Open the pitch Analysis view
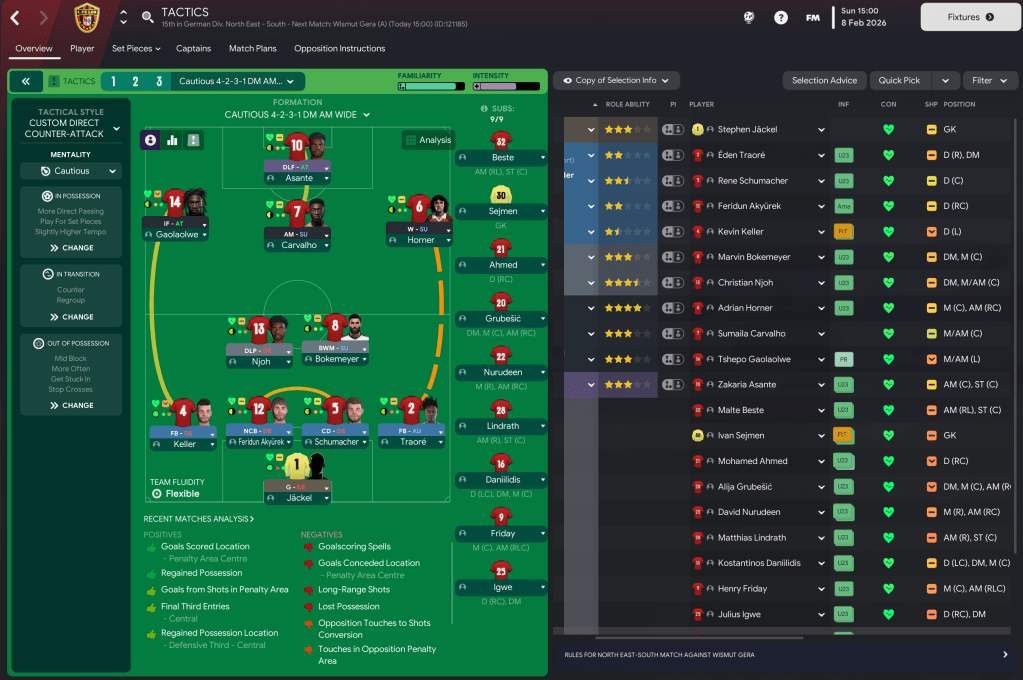The height and width of the screenshot is (680, 1023). click(x=427, y=141)
